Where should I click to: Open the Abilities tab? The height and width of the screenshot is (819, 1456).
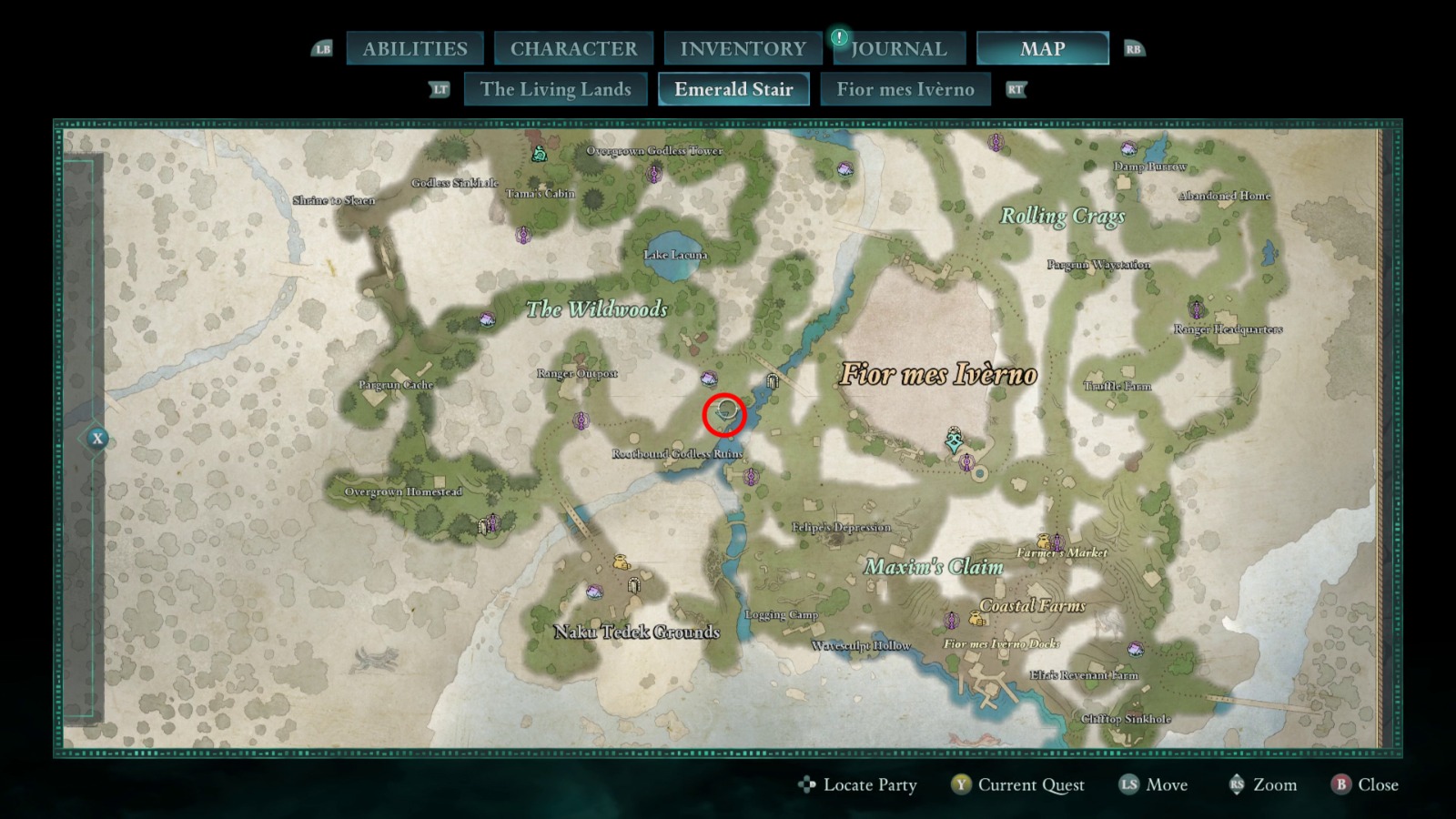[x=415, y=49]
